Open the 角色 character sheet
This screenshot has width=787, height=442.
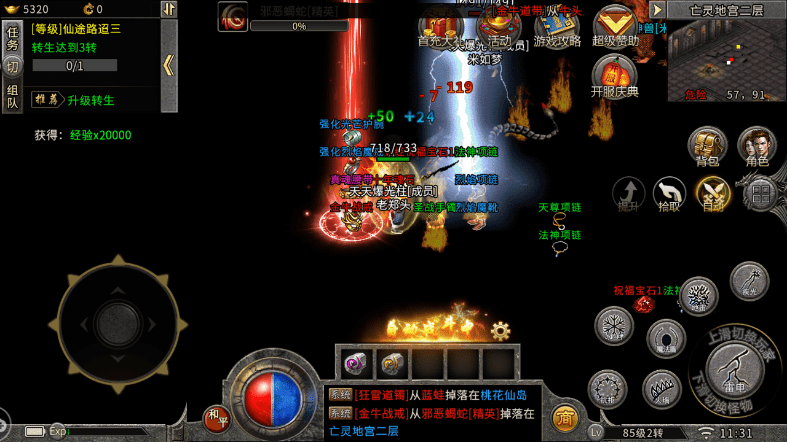(757, 146)
